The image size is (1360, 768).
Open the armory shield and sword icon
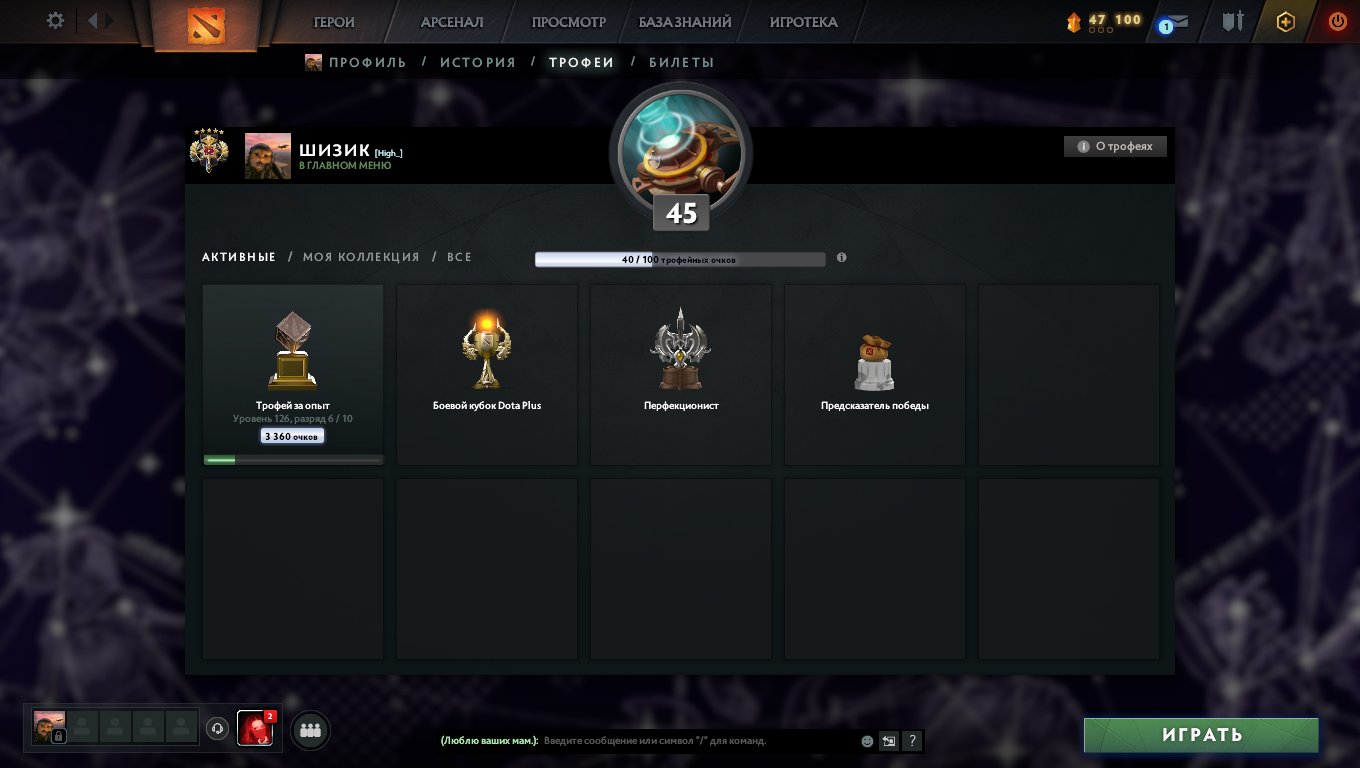pyautogui.click(x=1234, y=20)
